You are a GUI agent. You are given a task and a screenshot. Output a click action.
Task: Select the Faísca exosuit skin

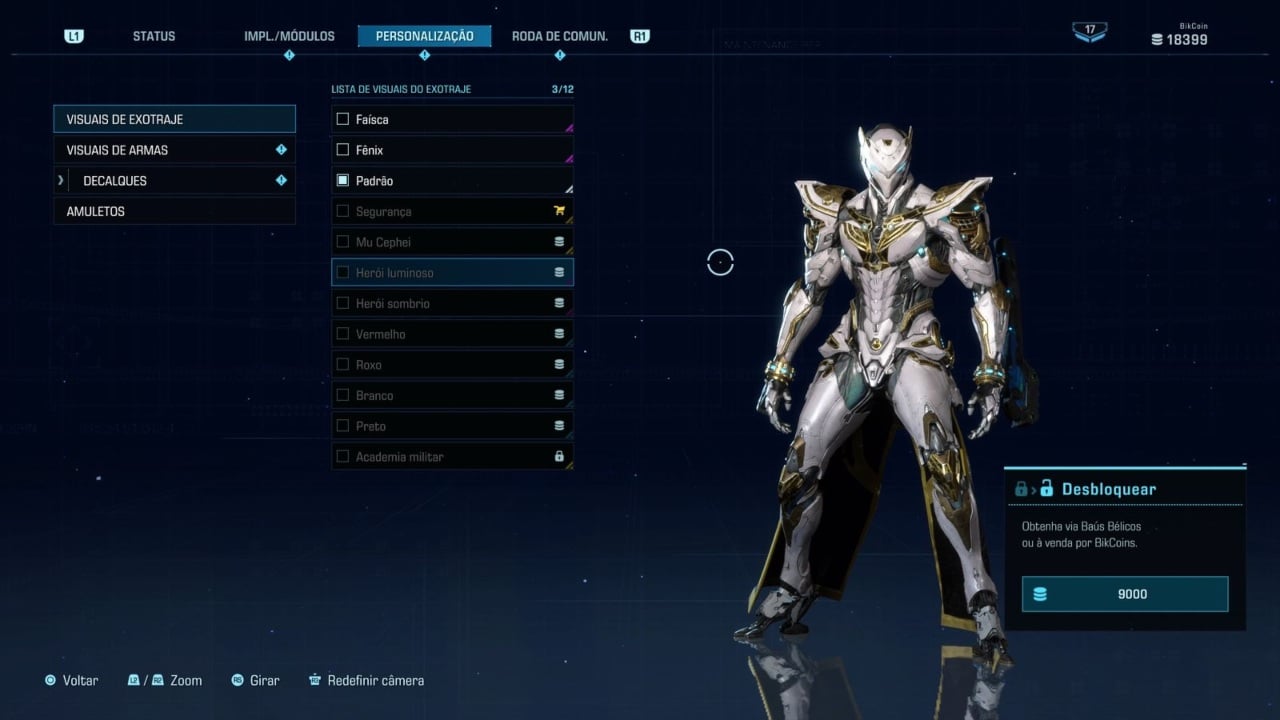[452, 119]
